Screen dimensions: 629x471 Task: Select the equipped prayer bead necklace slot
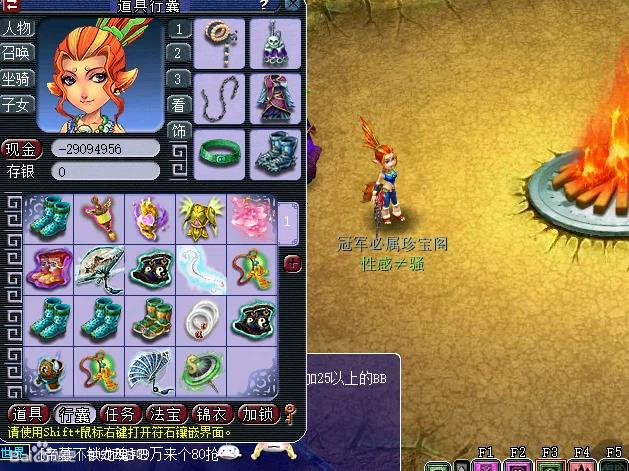[218, 43]
